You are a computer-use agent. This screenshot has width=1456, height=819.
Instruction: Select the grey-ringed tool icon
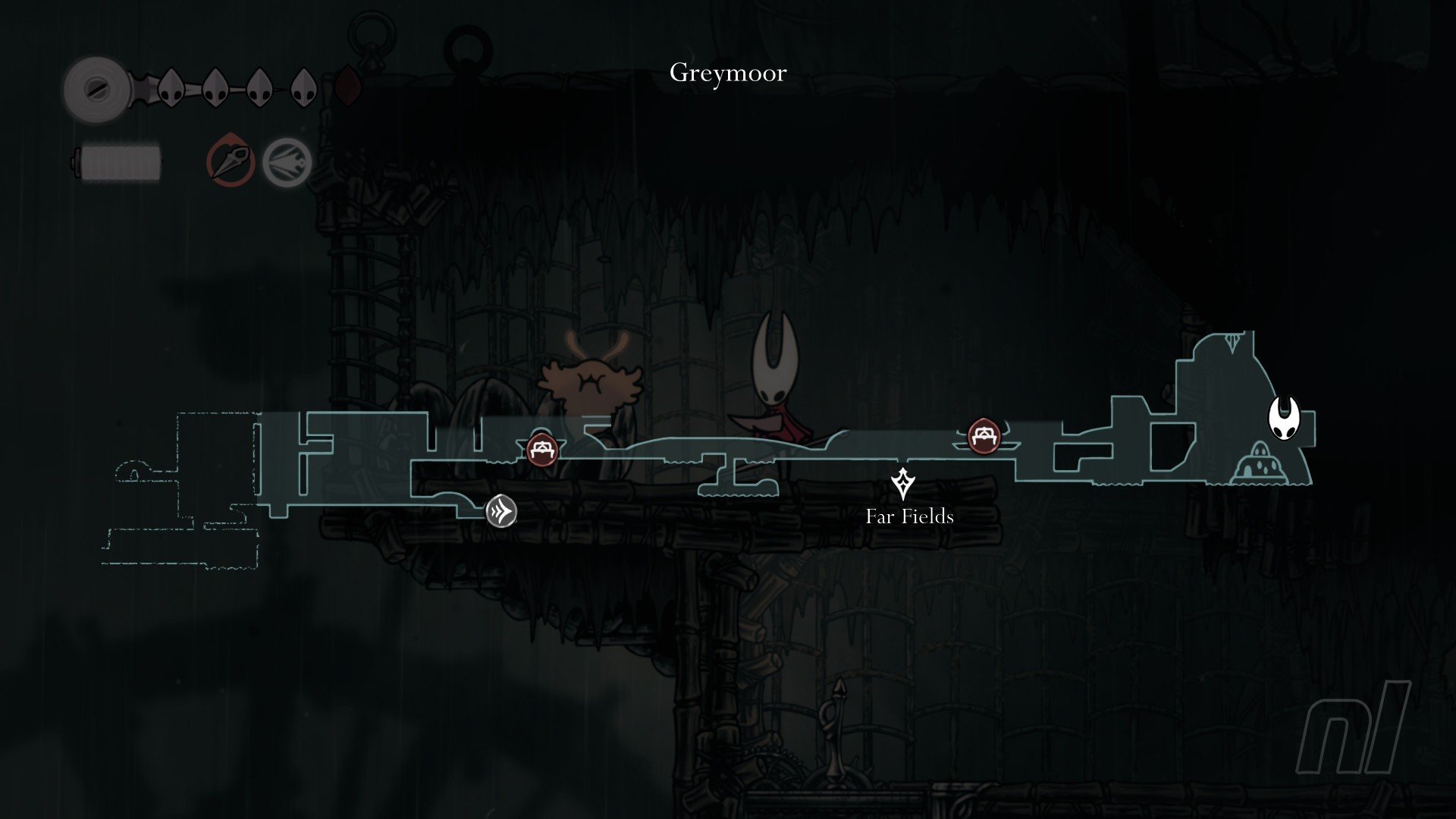[287, 162]
